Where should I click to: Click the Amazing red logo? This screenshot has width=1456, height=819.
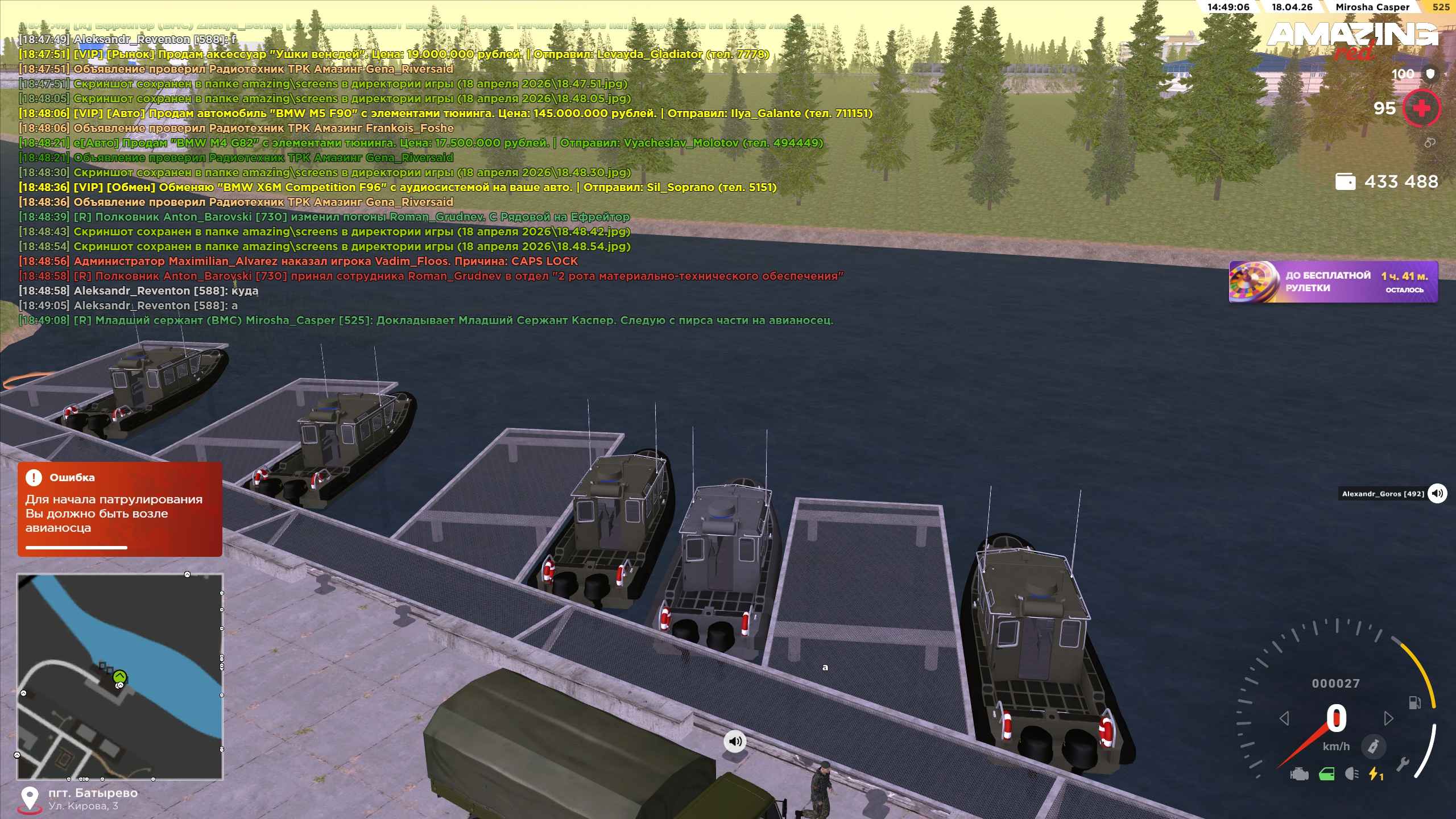coord(1352,40)
